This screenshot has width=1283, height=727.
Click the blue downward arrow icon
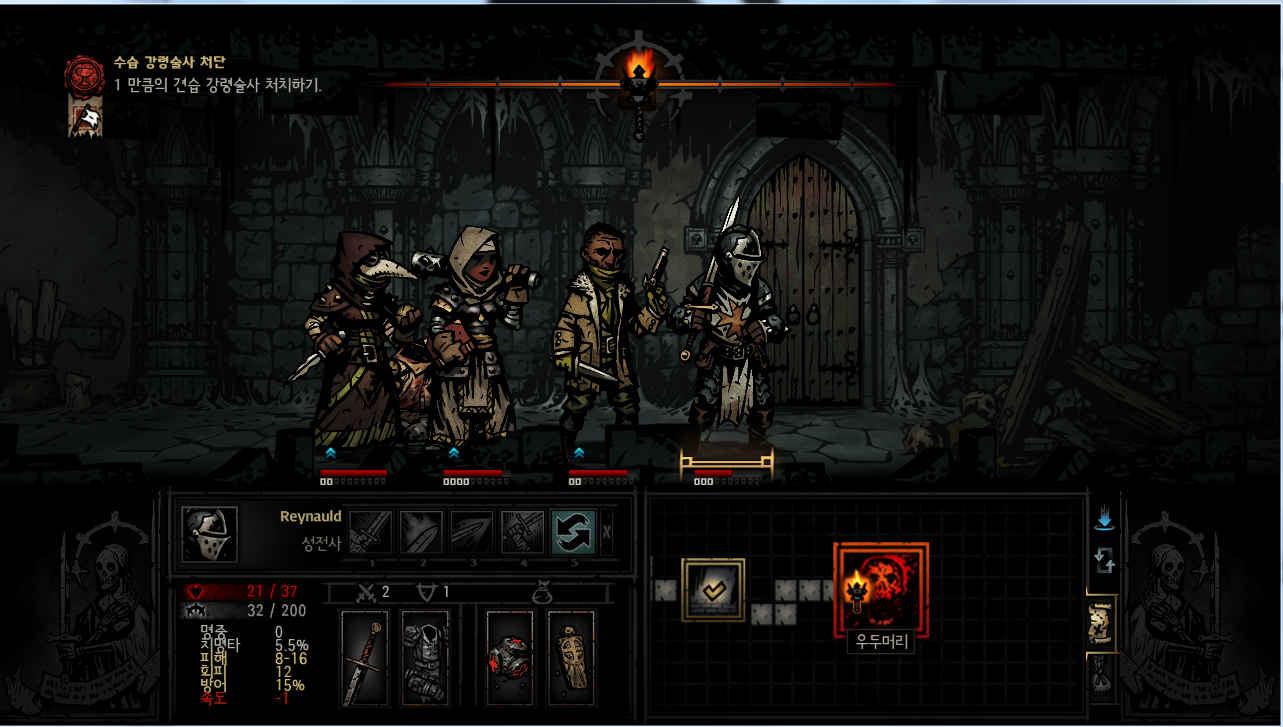coord(1104,520)
